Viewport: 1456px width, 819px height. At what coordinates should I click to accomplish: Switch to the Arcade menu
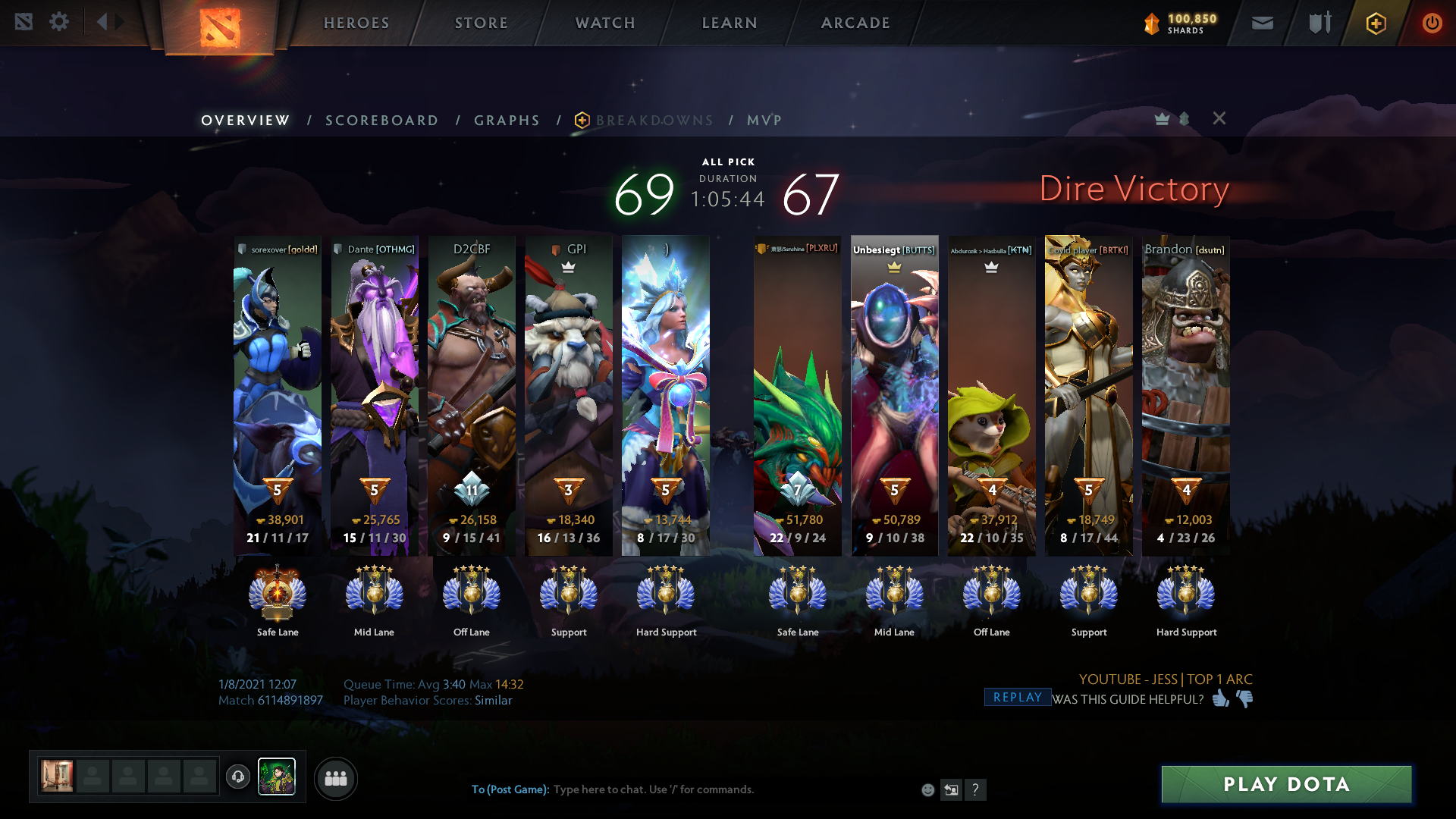855,23
